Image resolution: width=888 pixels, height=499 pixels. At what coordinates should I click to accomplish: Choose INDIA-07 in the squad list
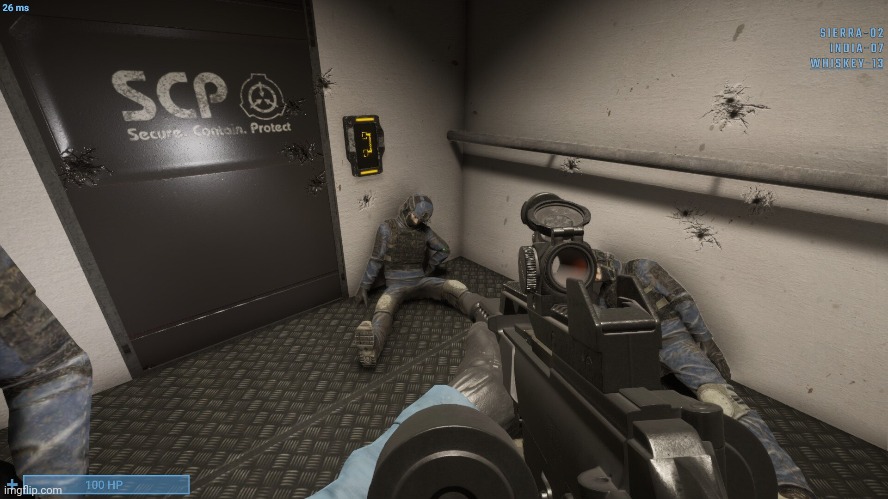tap(856, 47)
